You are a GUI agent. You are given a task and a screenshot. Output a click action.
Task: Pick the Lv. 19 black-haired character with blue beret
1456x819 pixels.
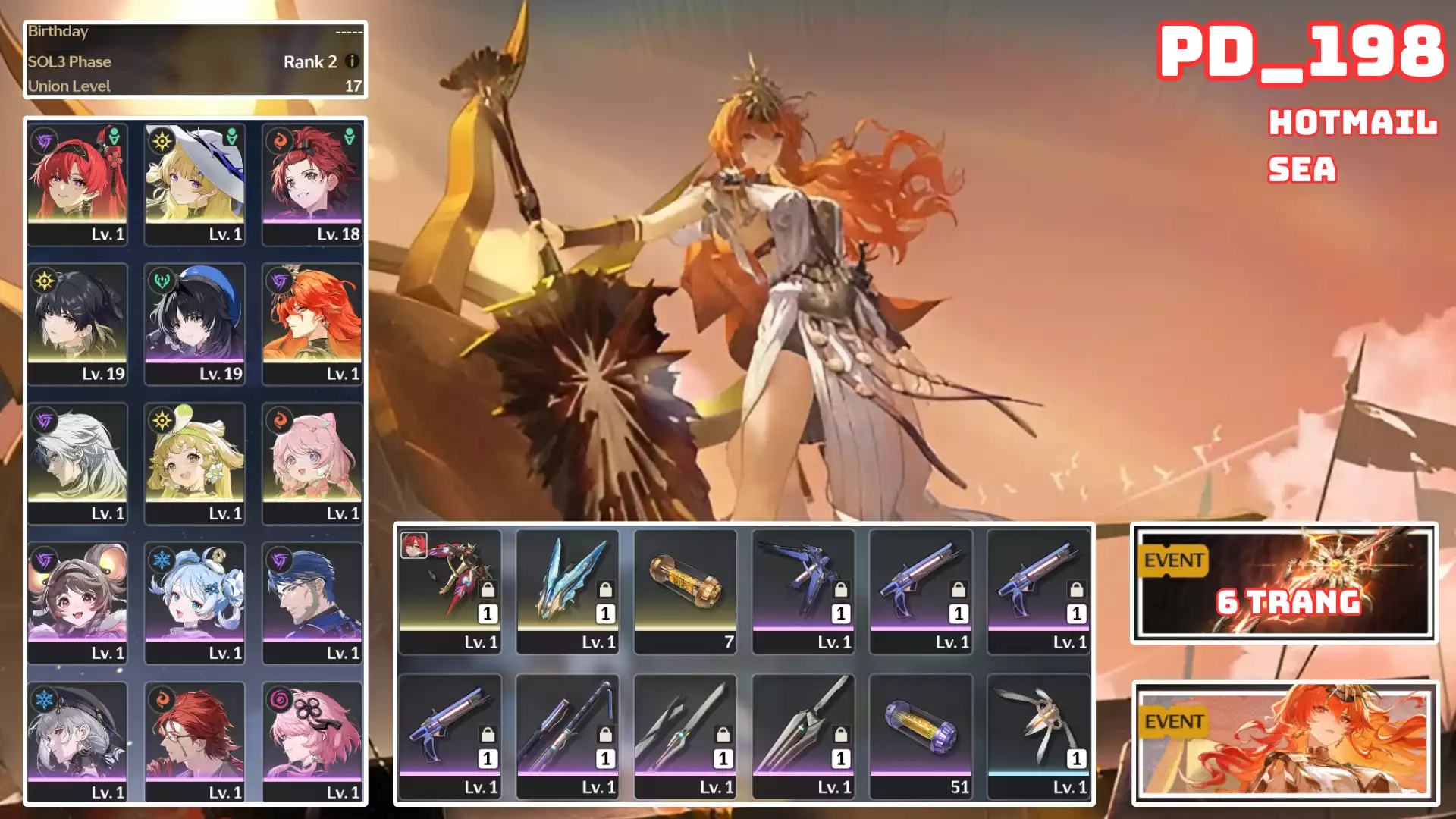(195, 324)
